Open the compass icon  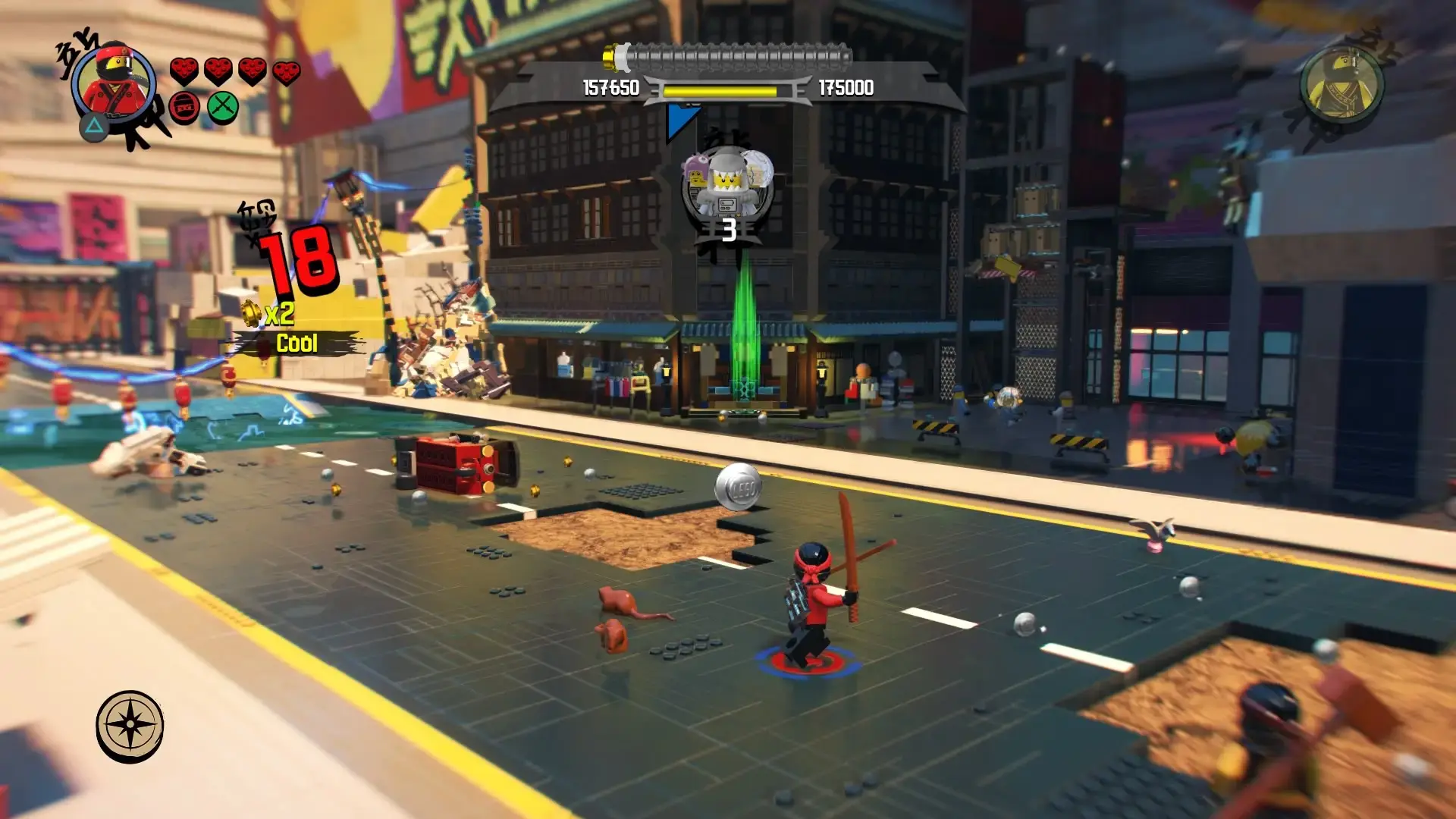(130, 726)
